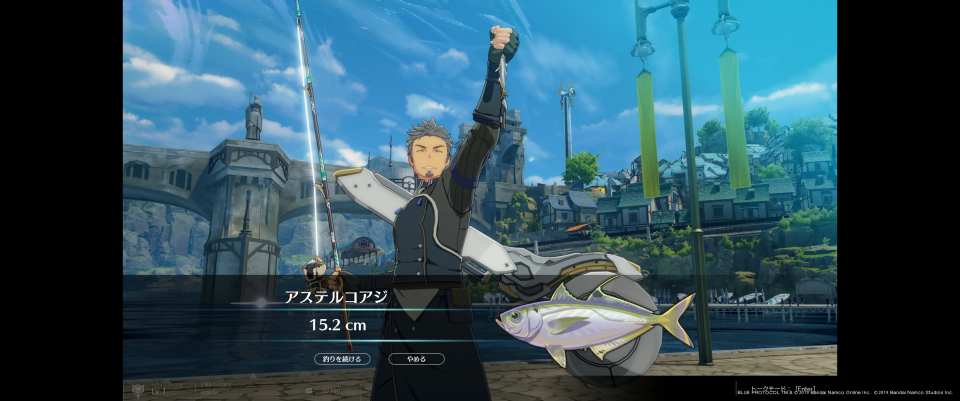
Task: Select やめる to stop fishing
Action: pos(416,358)
